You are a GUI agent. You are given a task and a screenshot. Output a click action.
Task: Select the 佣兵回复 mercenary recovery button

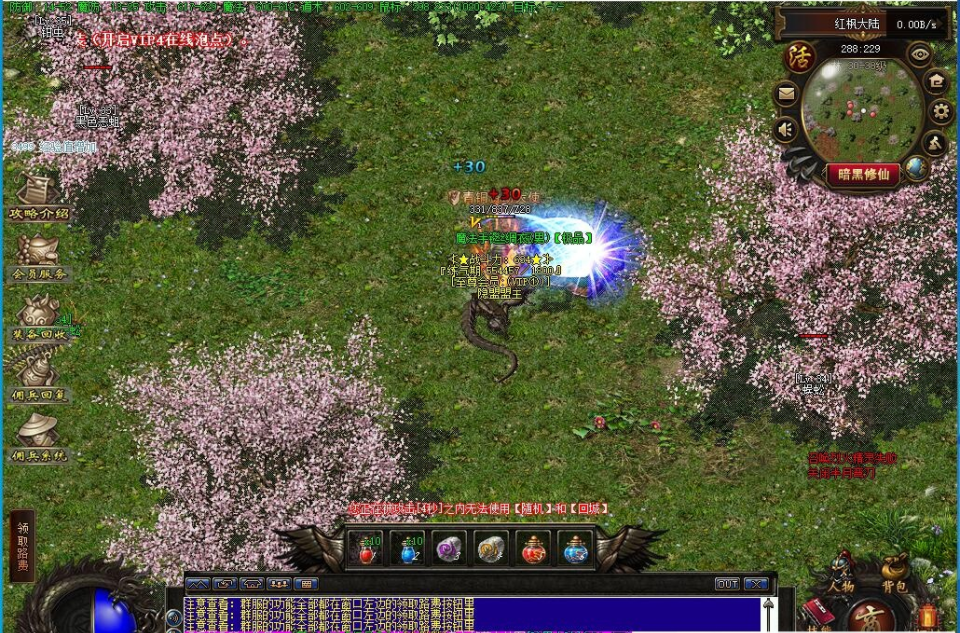point(39,378)
